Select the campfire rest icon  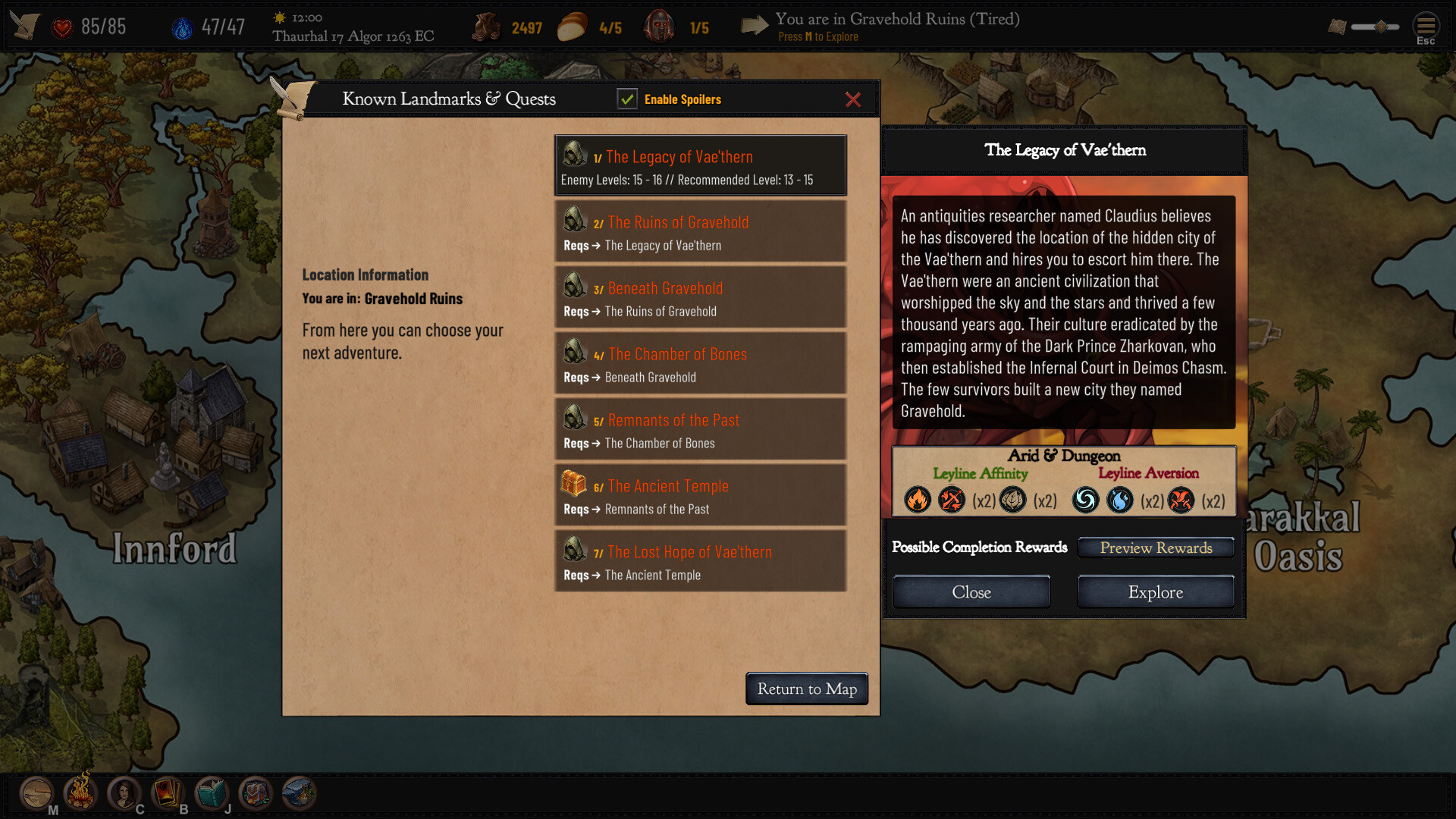point(79,793)
